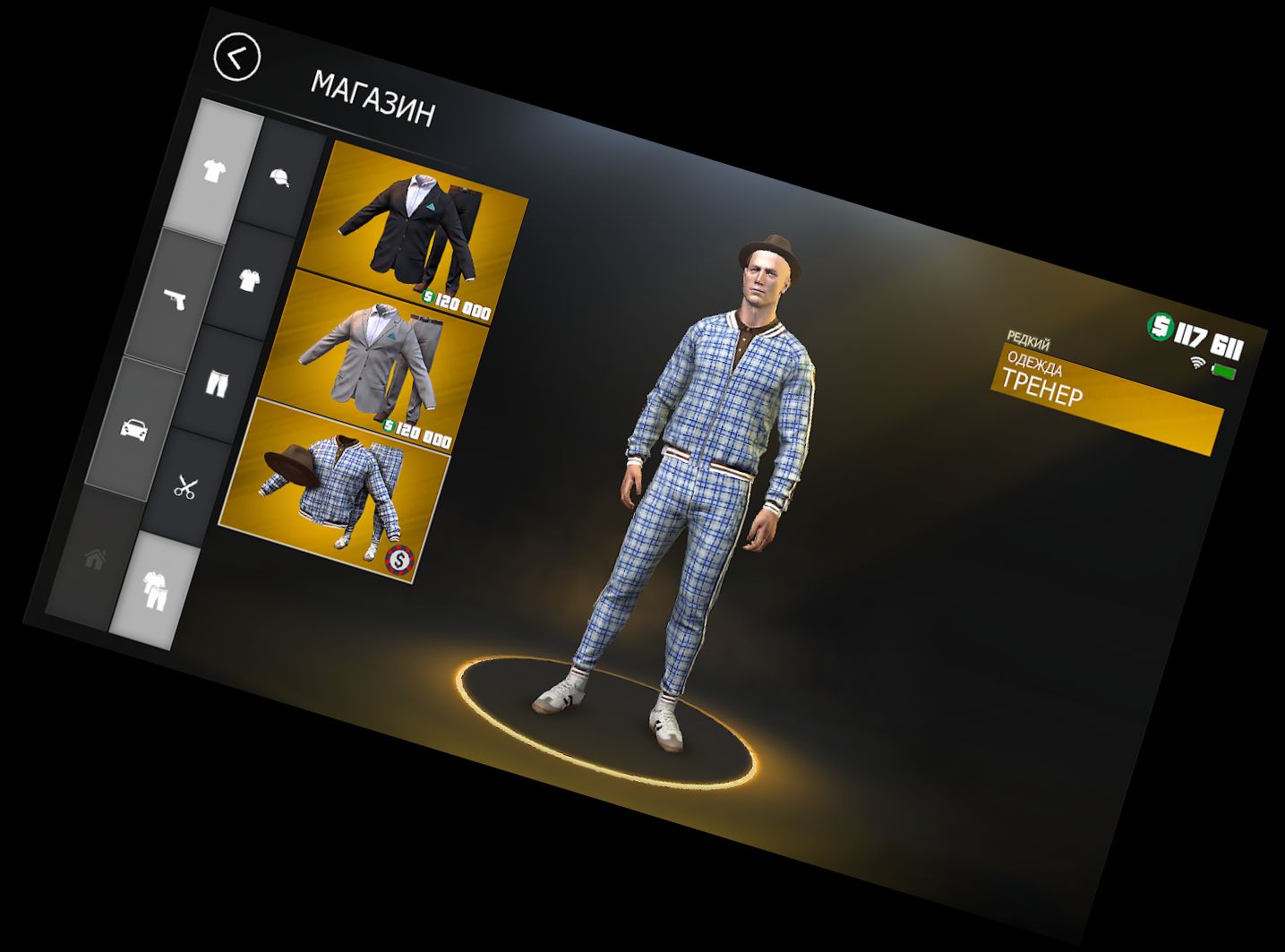Select the car dealership category icon

(133, 428)
